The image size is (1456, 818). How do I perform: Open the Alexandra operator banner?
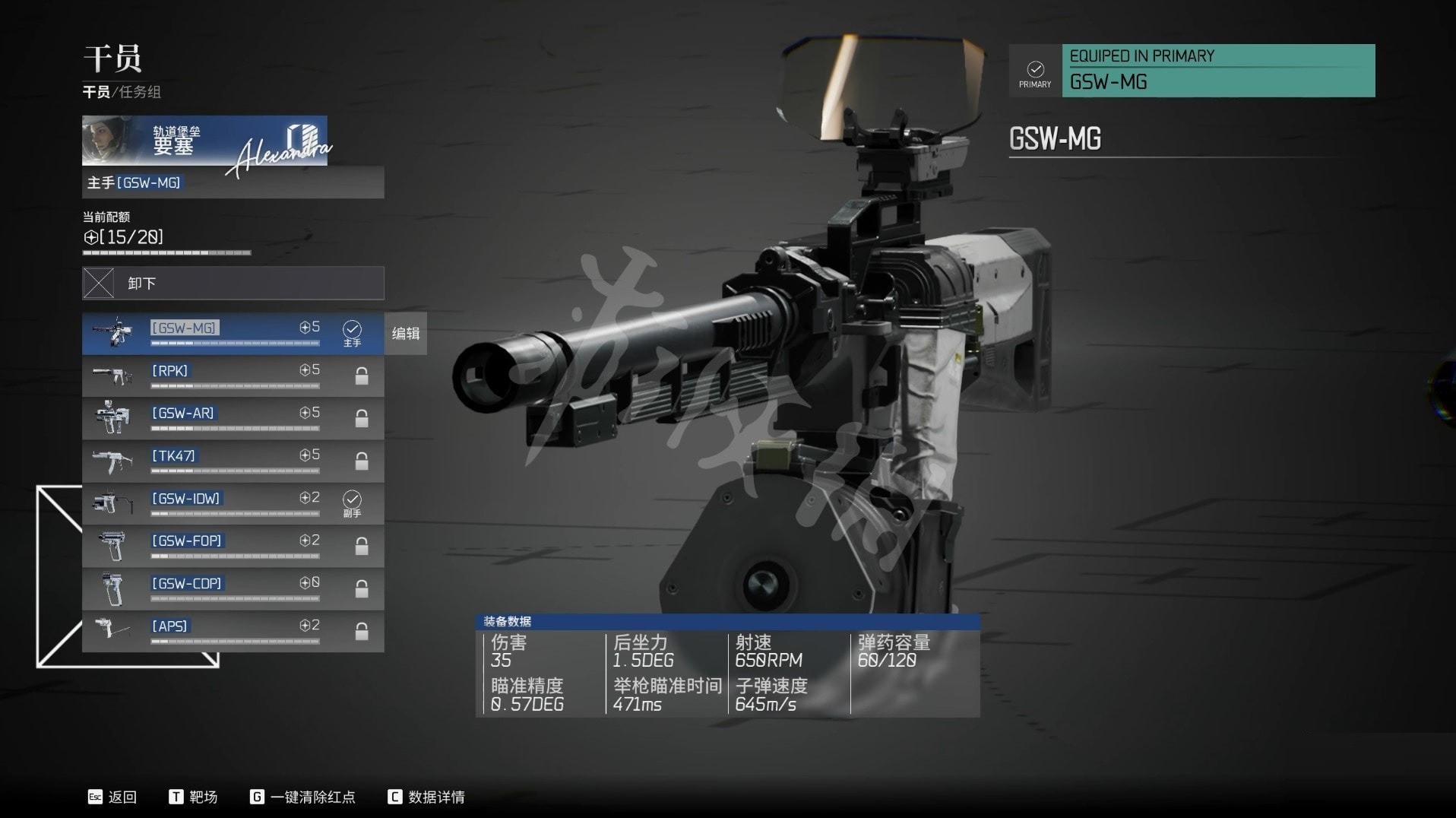point(204,141)
